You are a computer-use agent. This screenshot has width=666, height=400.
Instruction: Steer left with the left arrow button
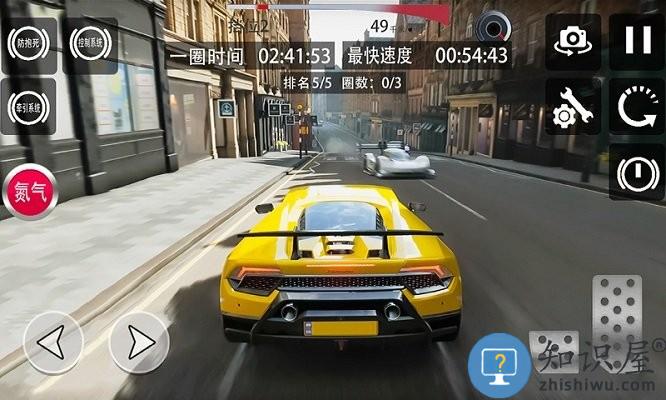pos(53,343)
